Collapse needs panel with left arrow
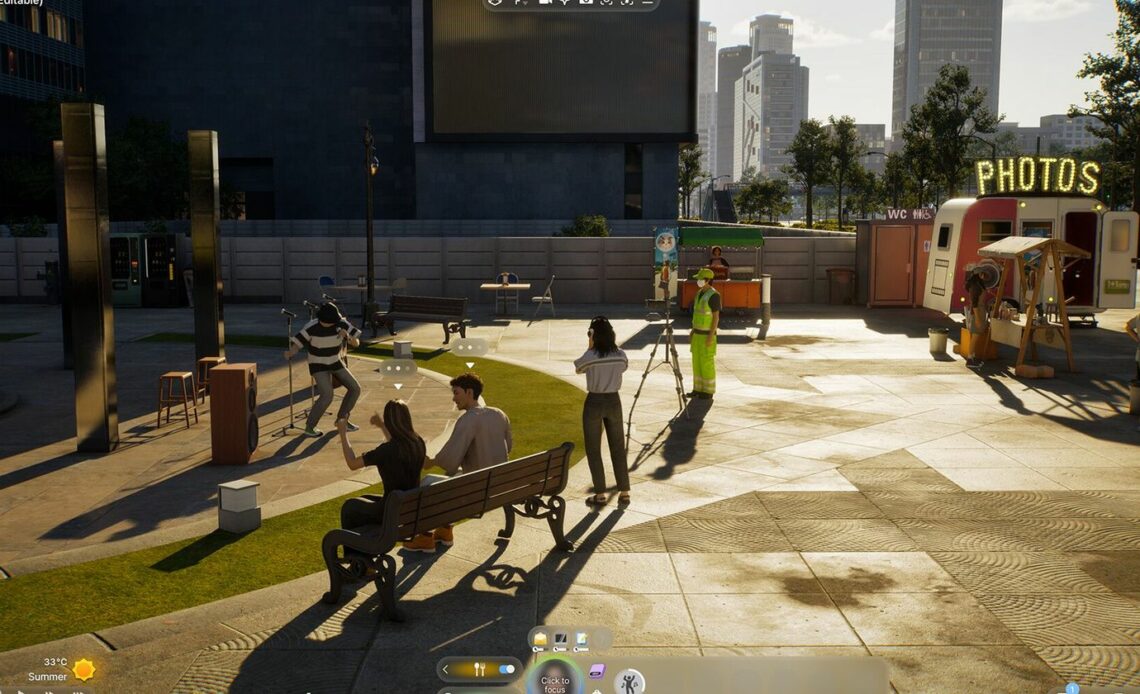This screenshot has width=1140, height=694. click(445, 669)
